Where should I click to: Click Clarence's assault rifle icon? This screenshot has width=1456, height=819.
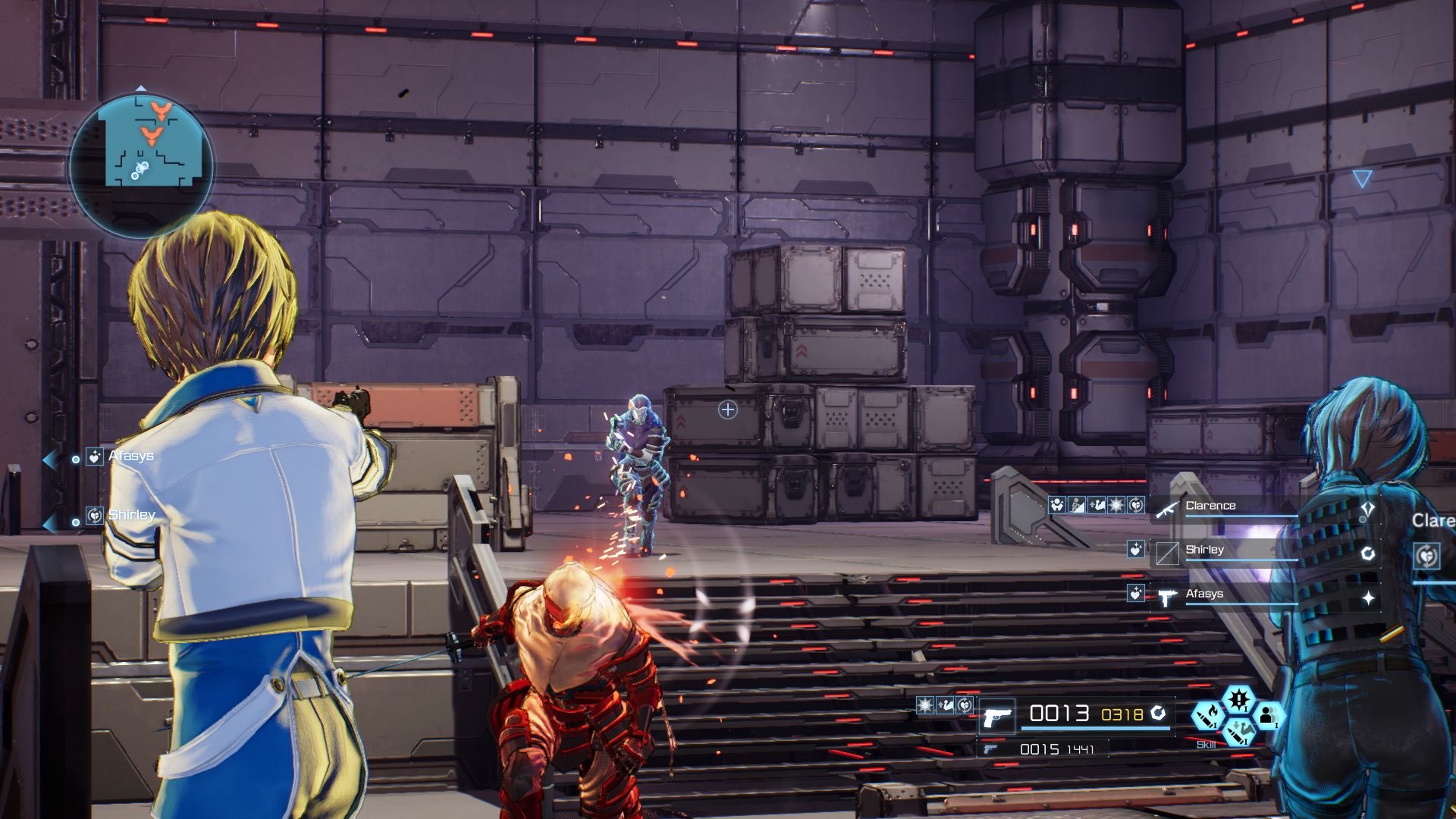[x=1166, y=510]
